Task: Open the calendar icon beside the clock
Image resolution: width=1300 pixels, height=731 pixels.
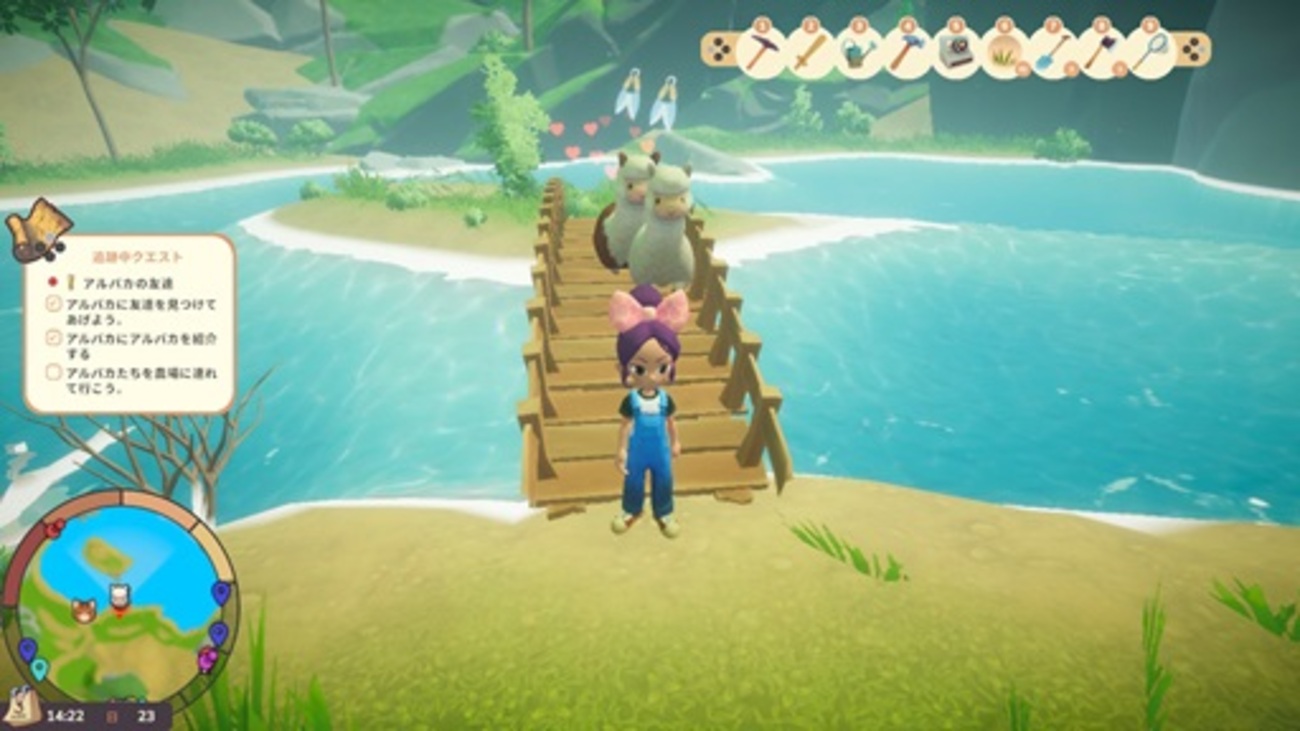Action: pyautogui.click(x=112, y=716)
